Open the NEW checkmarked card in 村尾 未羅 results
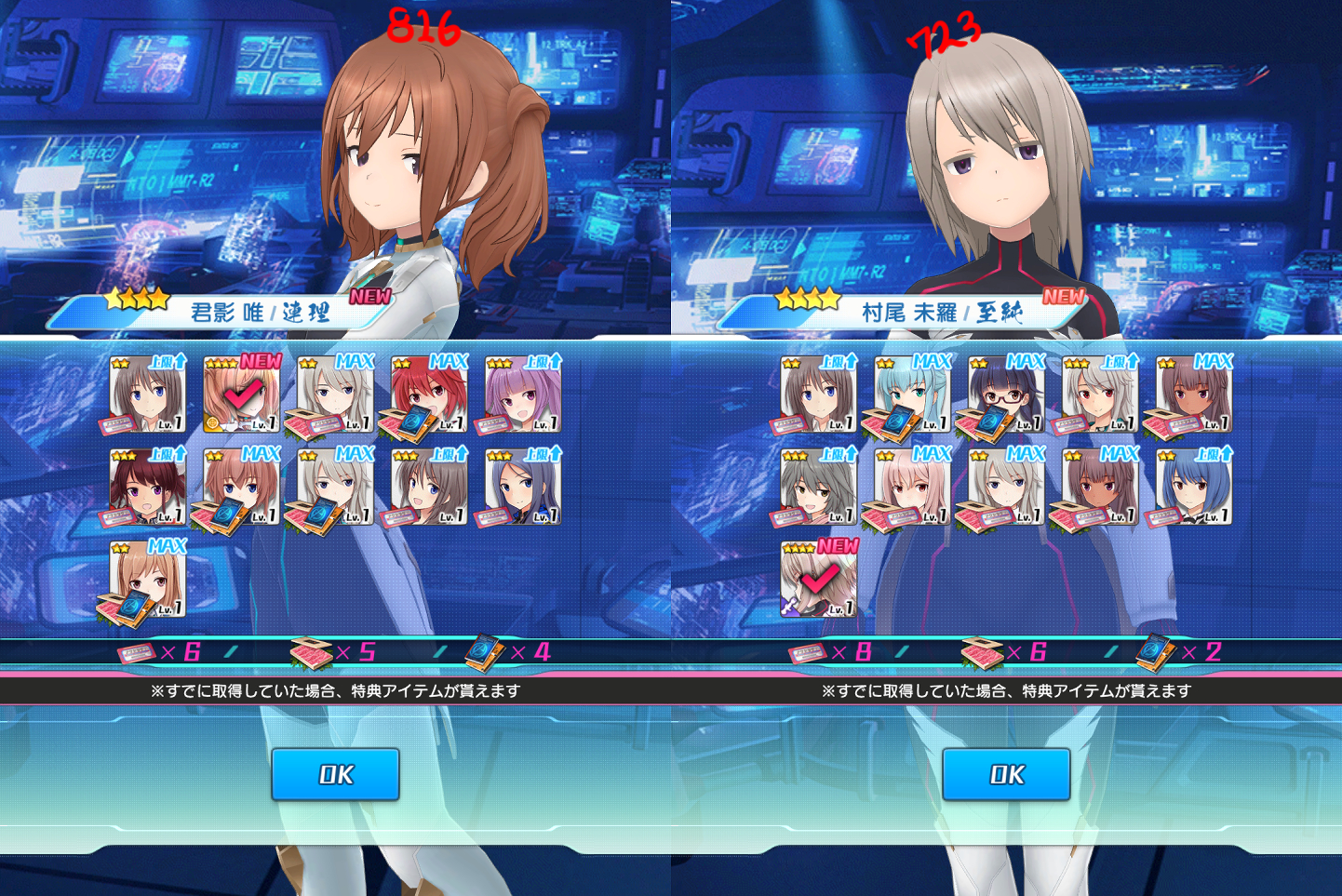 tap(818, 580)
